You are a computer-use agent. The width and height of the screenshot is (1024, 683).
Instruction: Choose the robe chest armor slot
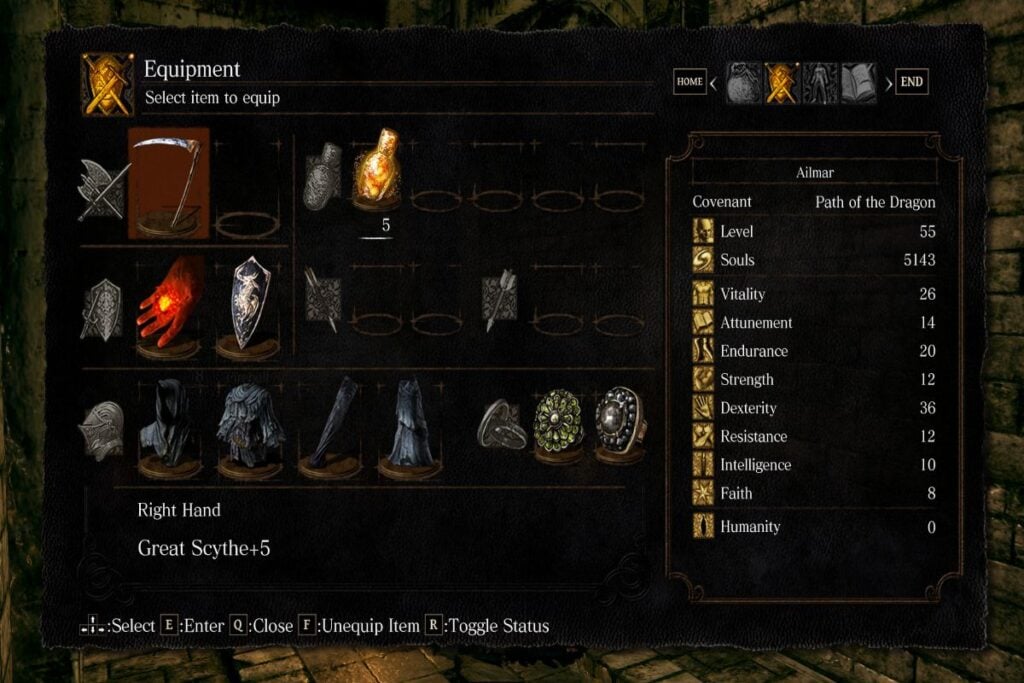pos(247,427)
